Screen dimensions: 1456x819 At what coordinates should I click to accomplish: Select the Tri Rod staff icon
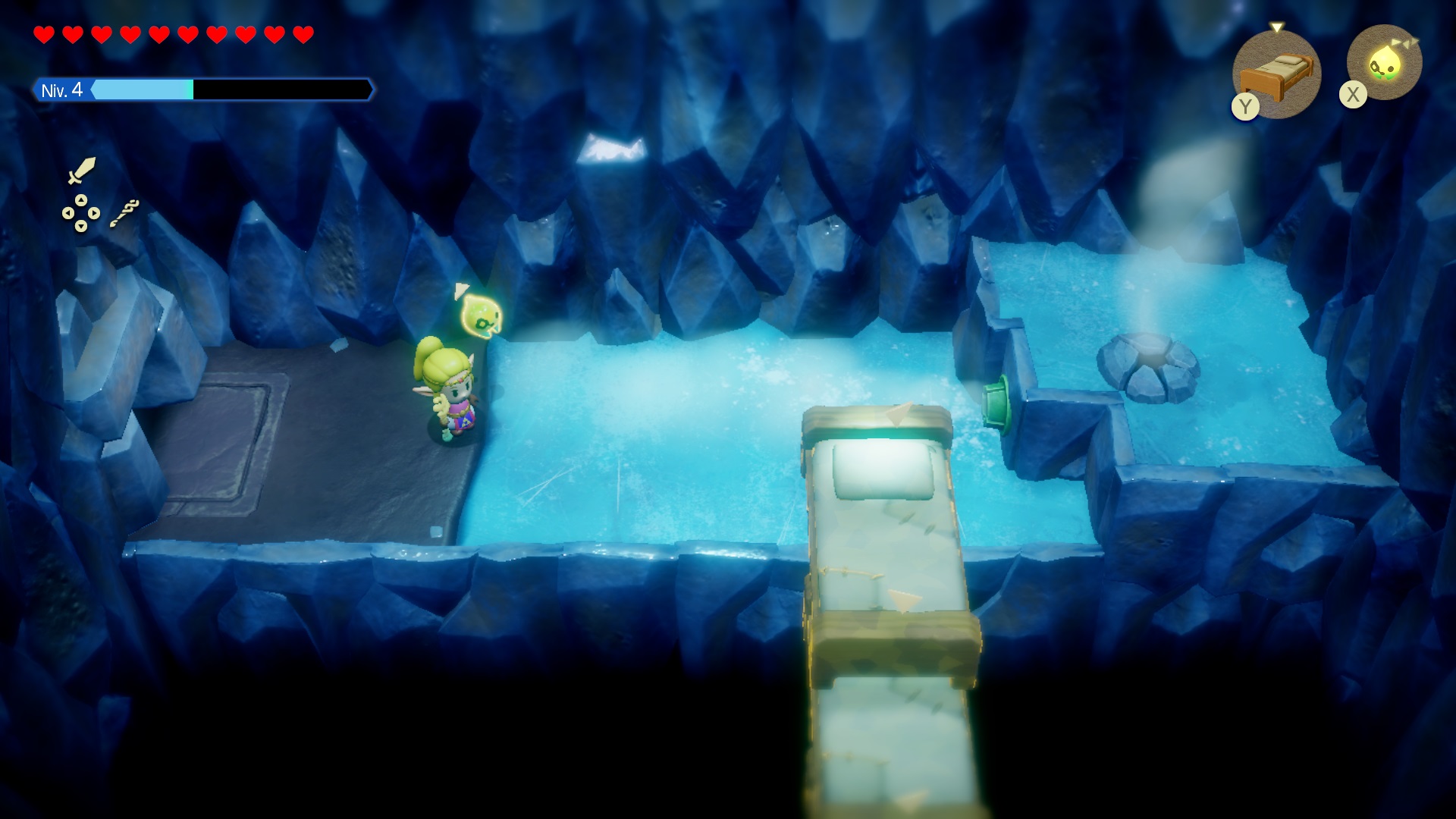tap(124, 213)
